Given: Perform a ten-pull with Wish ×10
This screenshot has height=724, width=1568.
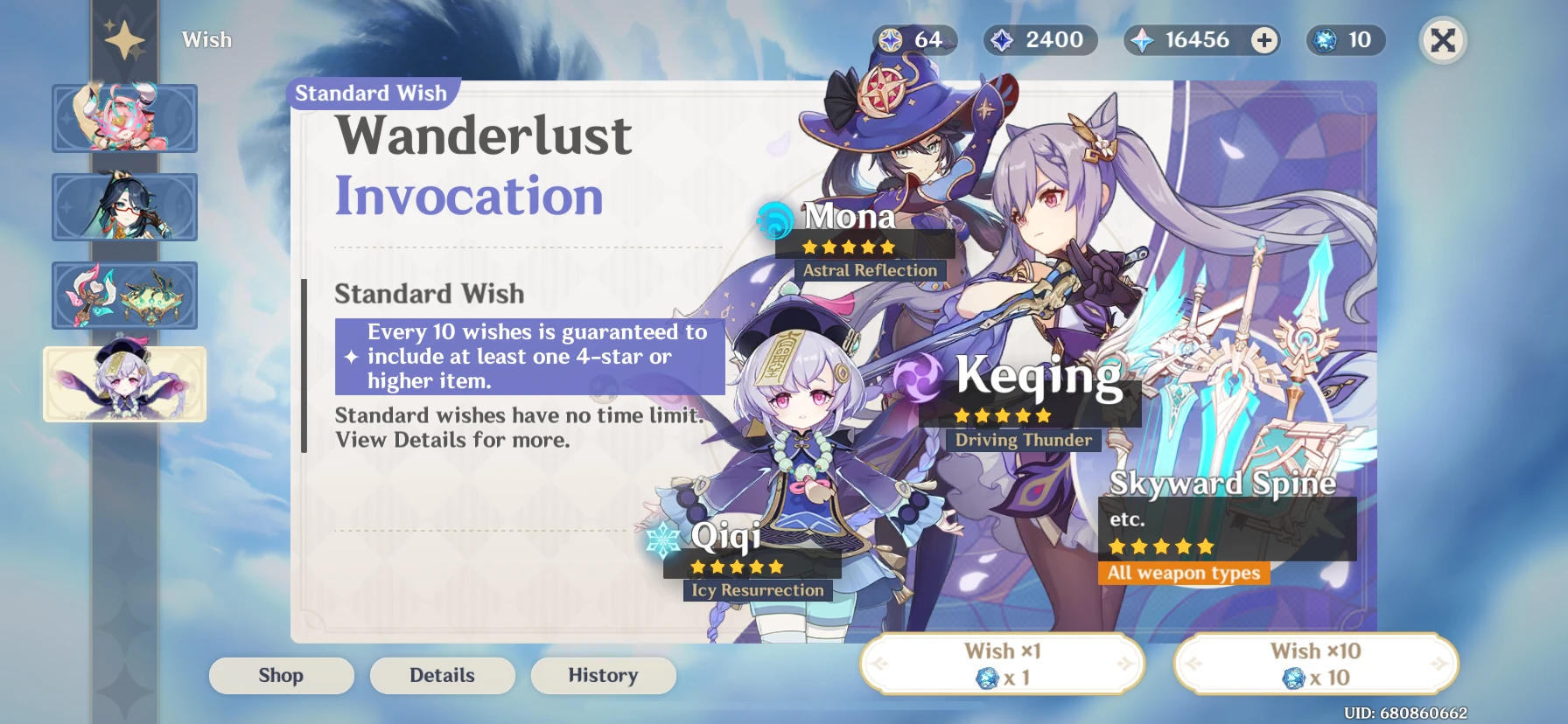Looking at the screenshot, I should [x=1315, y=664].
